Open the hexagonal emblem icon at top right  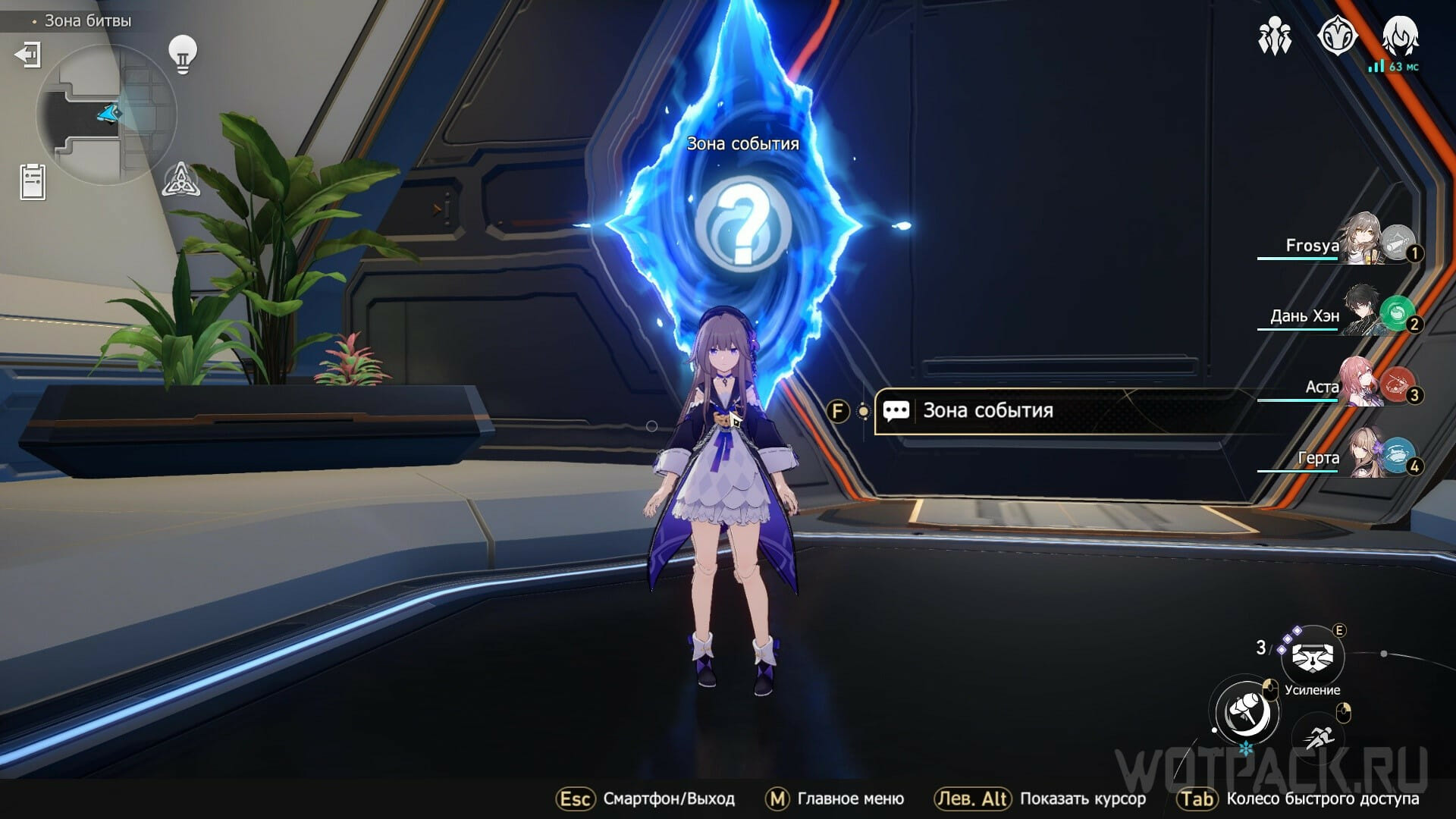1336,36
